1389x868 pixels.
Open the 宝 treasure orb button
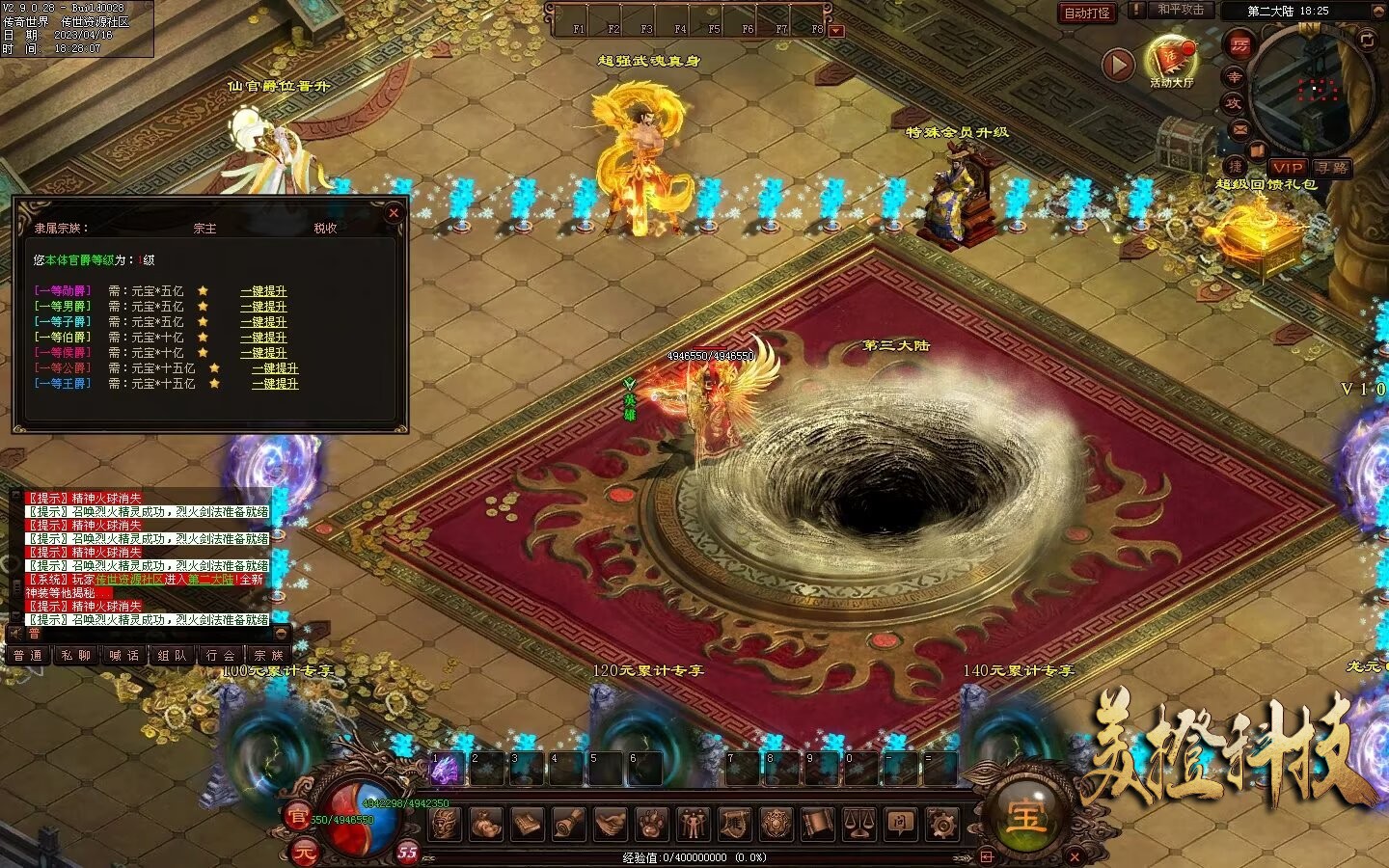pyautogui.click(x=1024, y=817)
